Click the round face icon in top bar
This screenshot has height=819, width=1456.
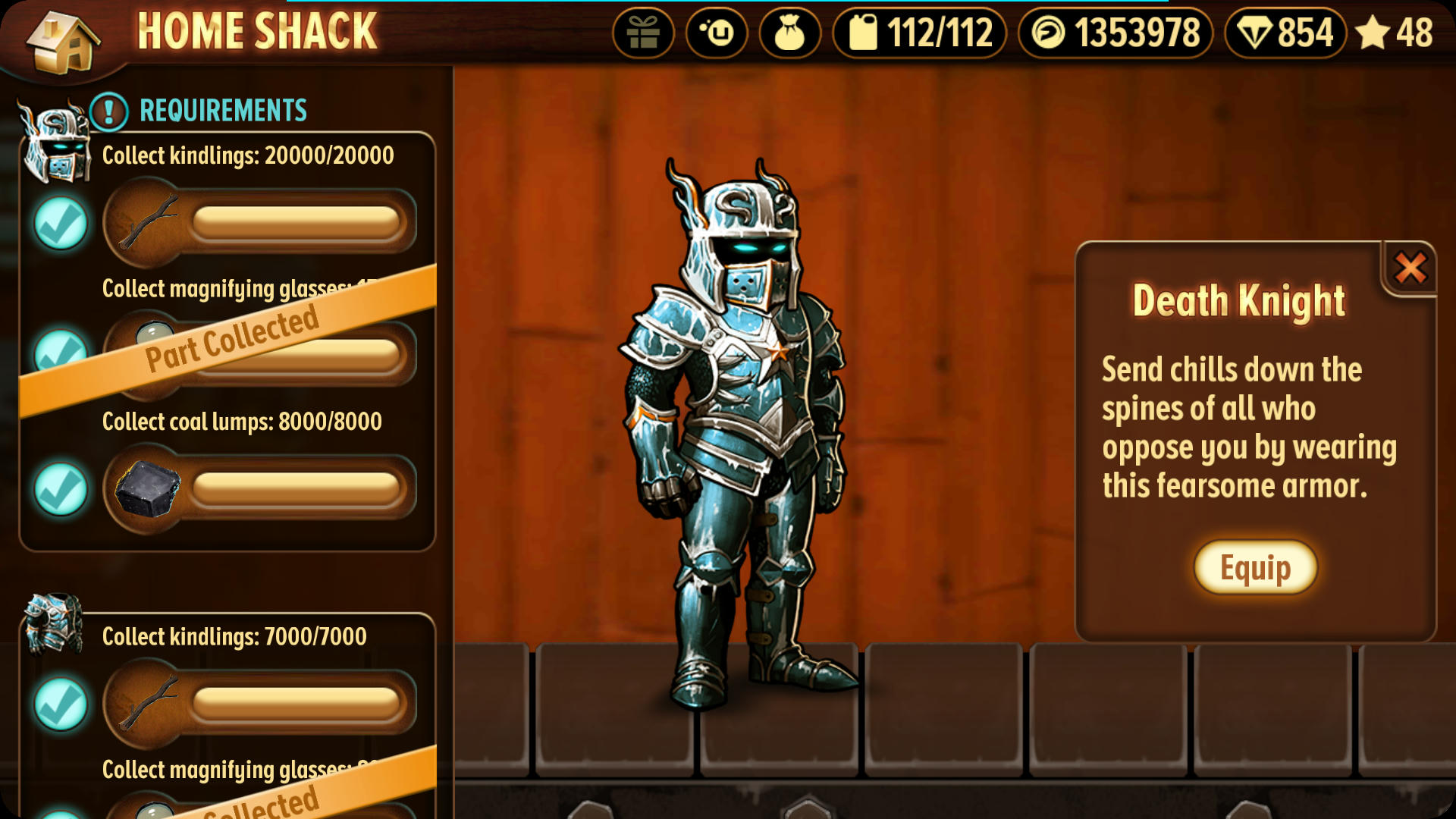point(717,33)
